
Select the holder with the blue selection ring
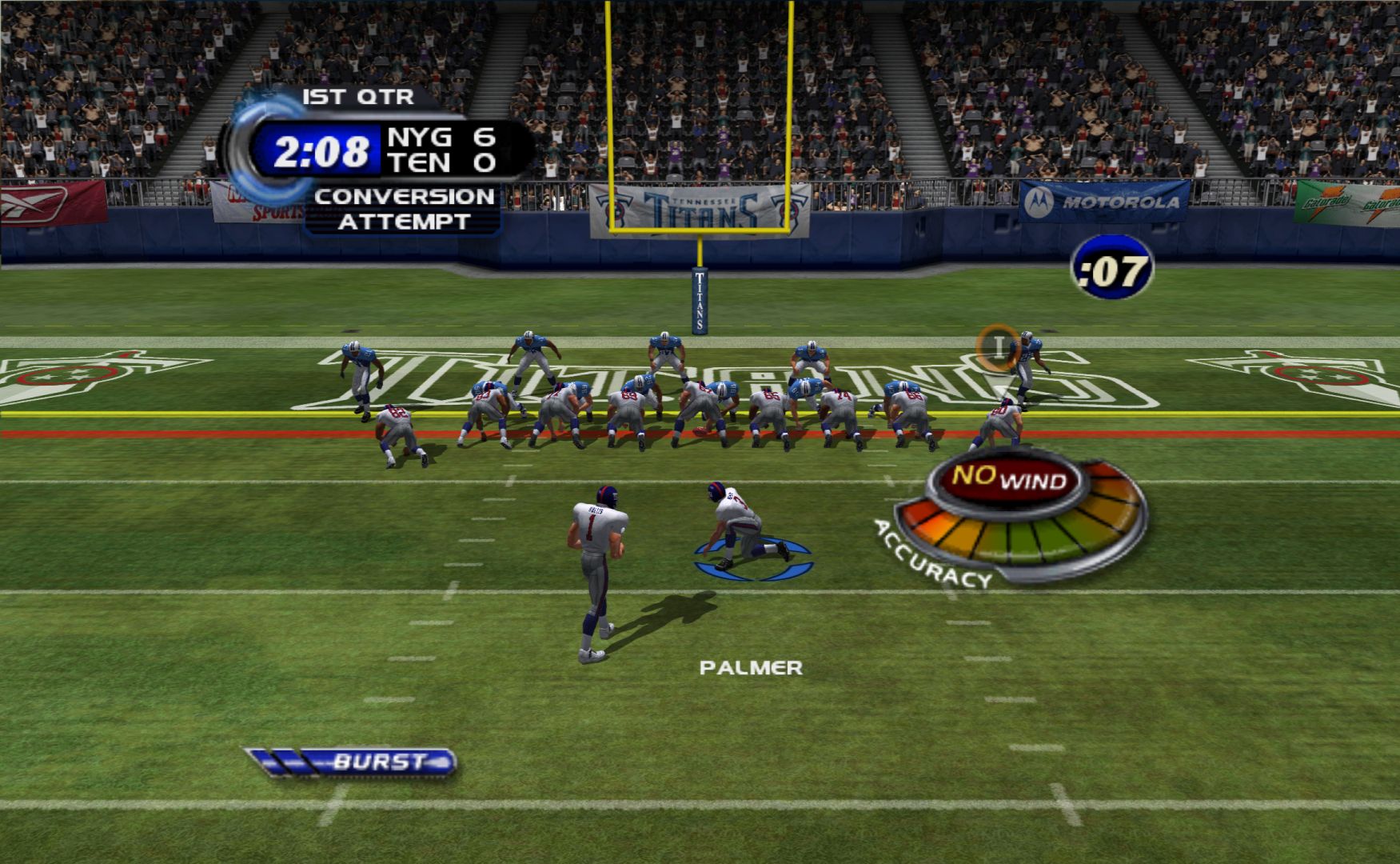click(x=741, y=530)
